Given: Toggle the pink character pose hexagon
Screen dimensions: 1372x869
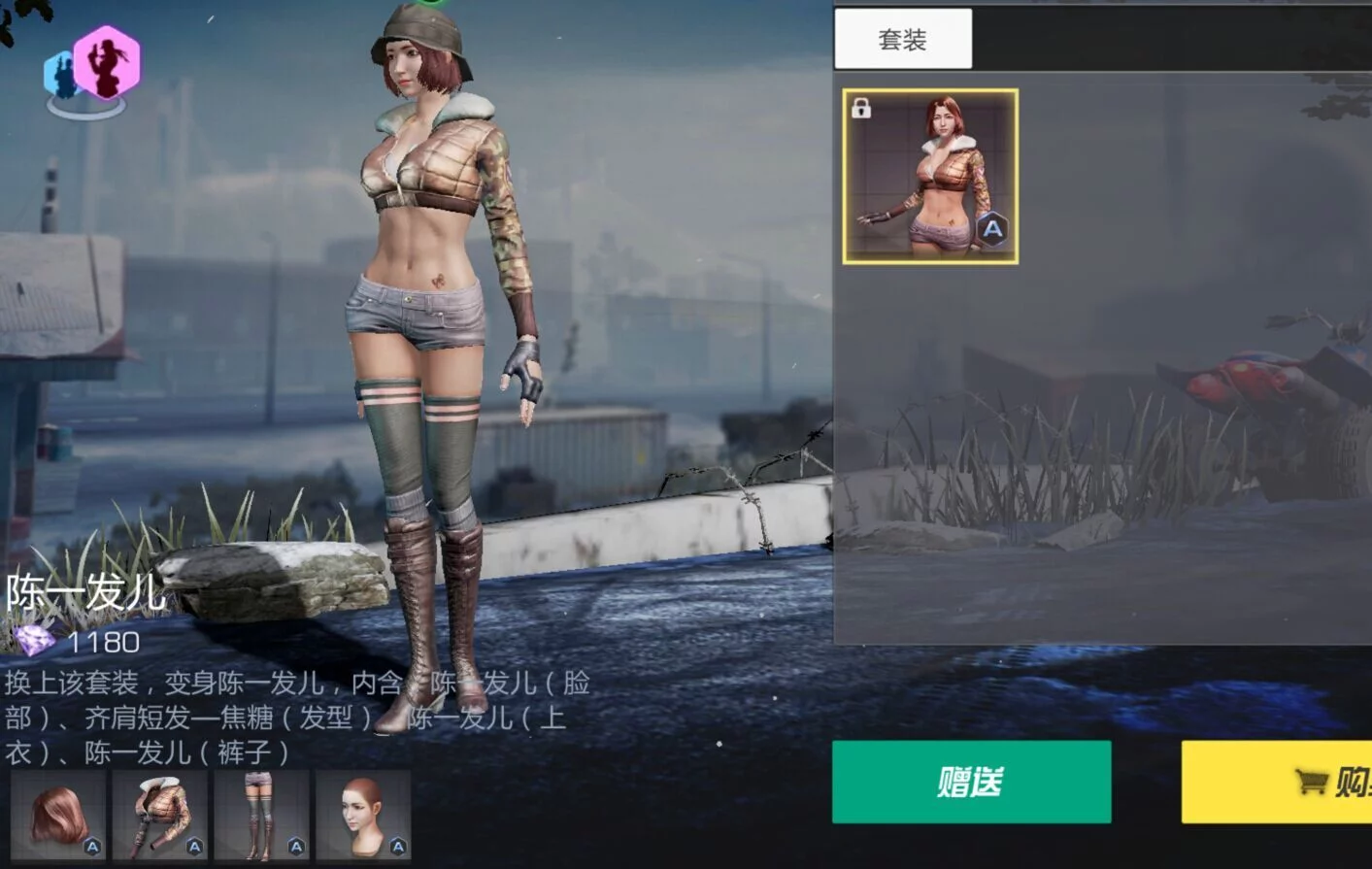Looking at the screenshot, I should click(107, 62).
